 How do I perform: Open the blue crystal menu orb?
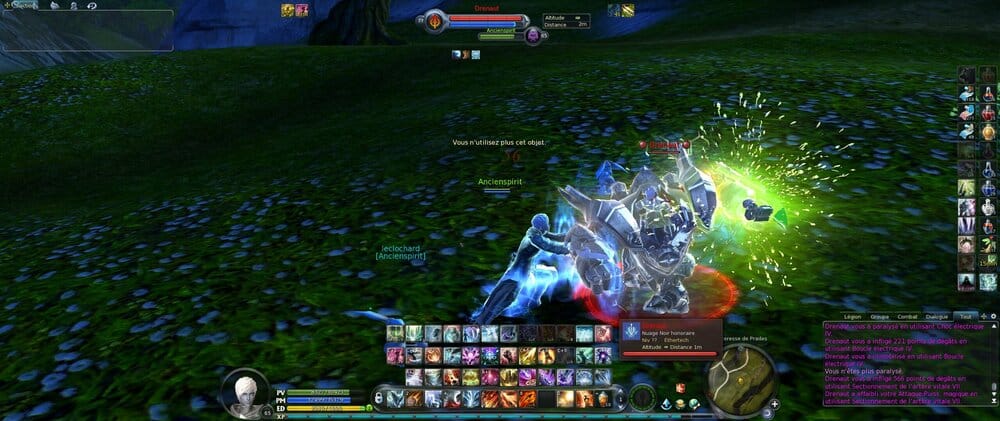(x=663, y=403)
